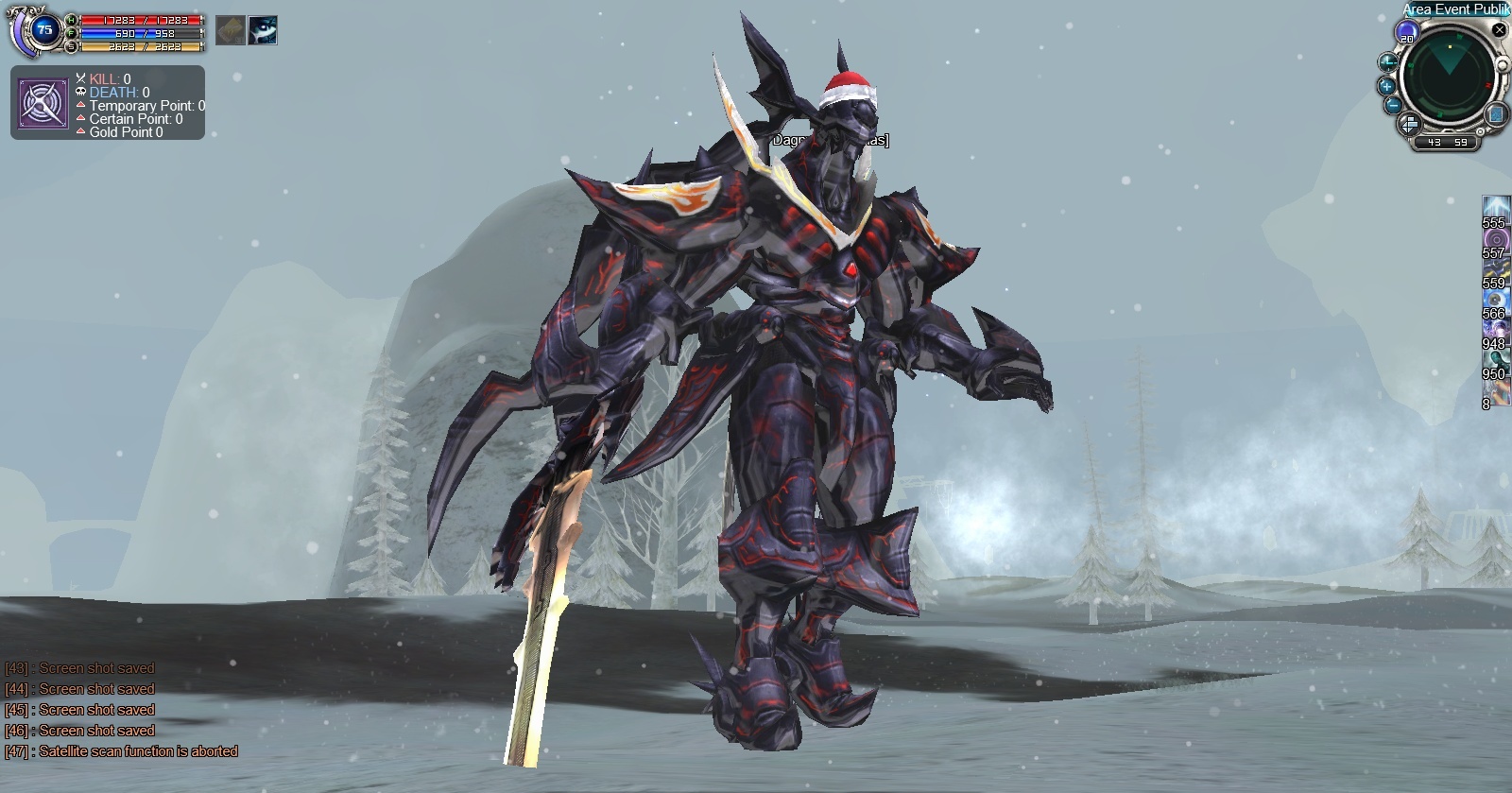The width and height of the screenshot is (1512, 793).
Task: Click the greyed-out gold buff icon
Action: coord(231,31)
